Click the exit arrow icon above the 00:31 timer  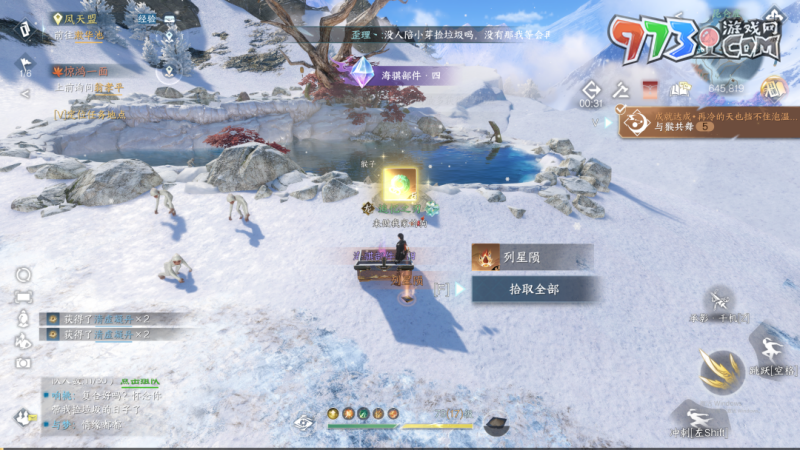(x=590, y=89)
